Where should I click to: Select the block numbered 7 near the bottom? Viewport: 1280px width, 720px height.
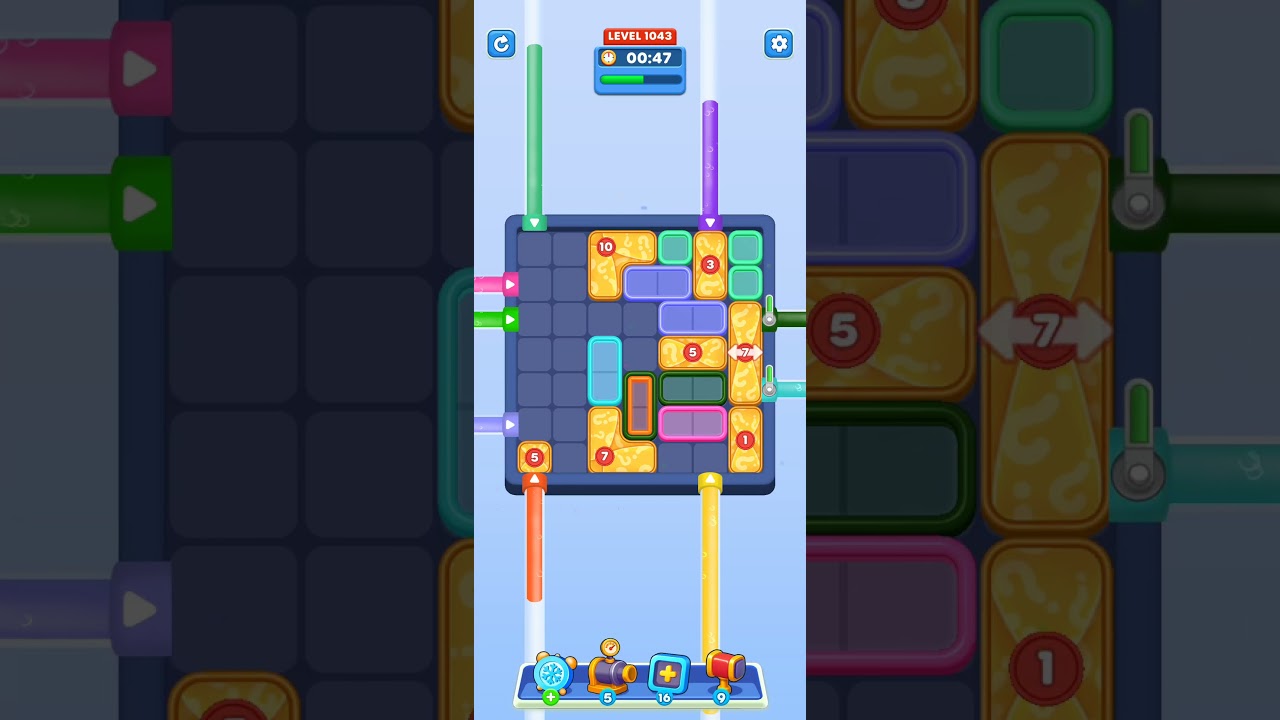[x=604, y=455]
